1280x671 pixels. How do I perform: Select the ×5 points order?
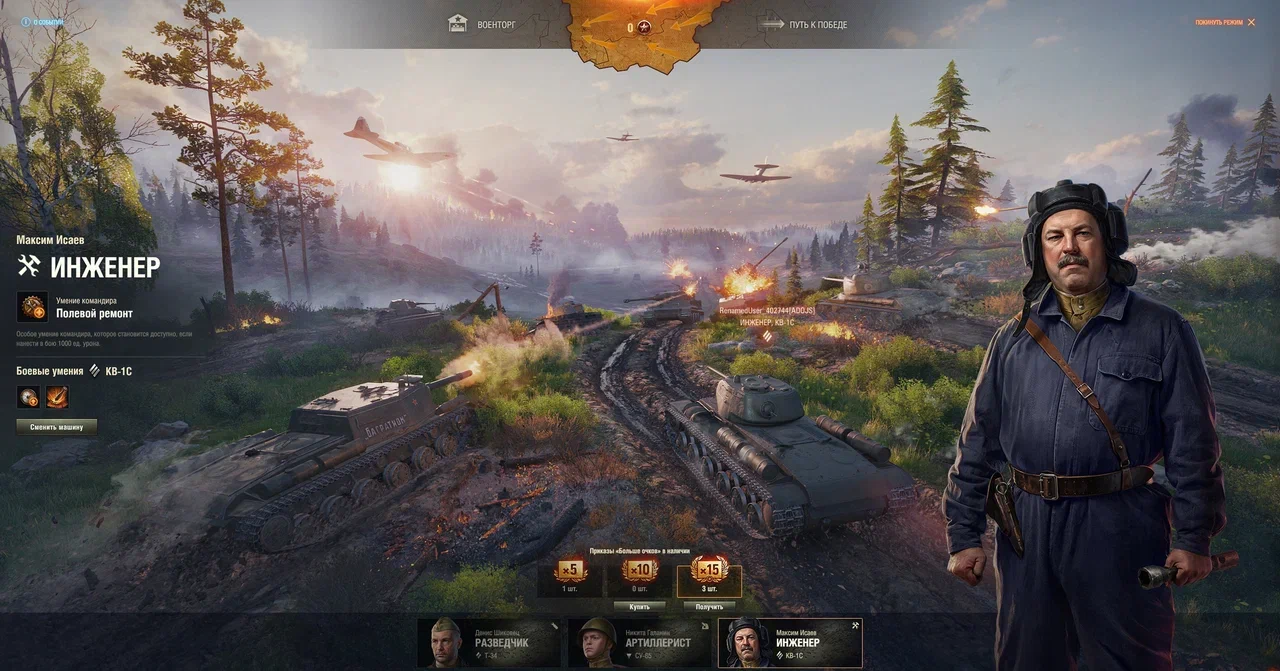570,575
